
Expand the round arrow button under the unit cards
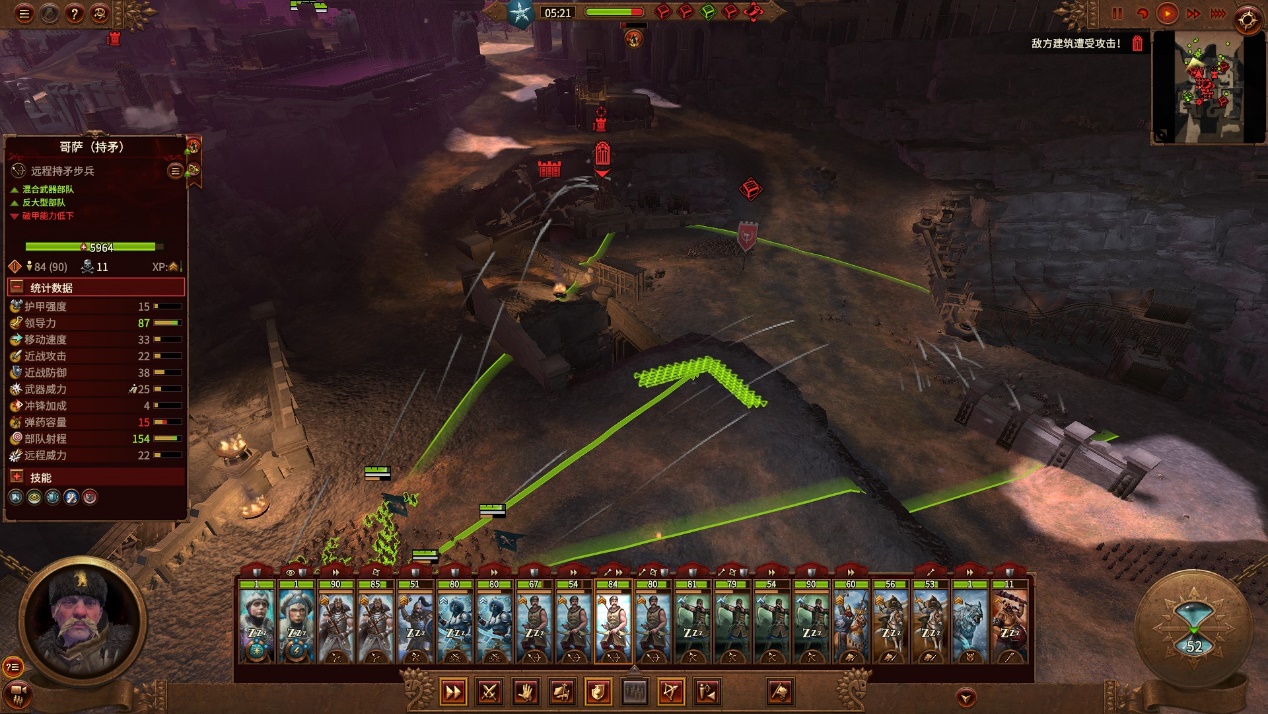(965, 697)
